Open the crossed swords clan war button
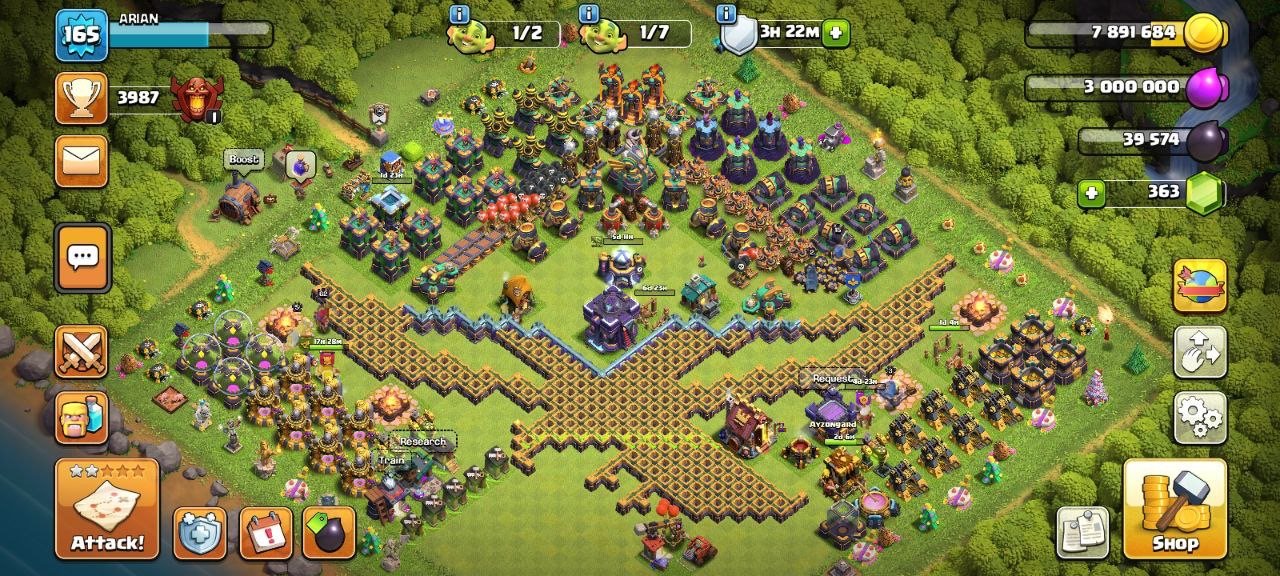Viewport: 1280px width, 576px height. point(81,352)
